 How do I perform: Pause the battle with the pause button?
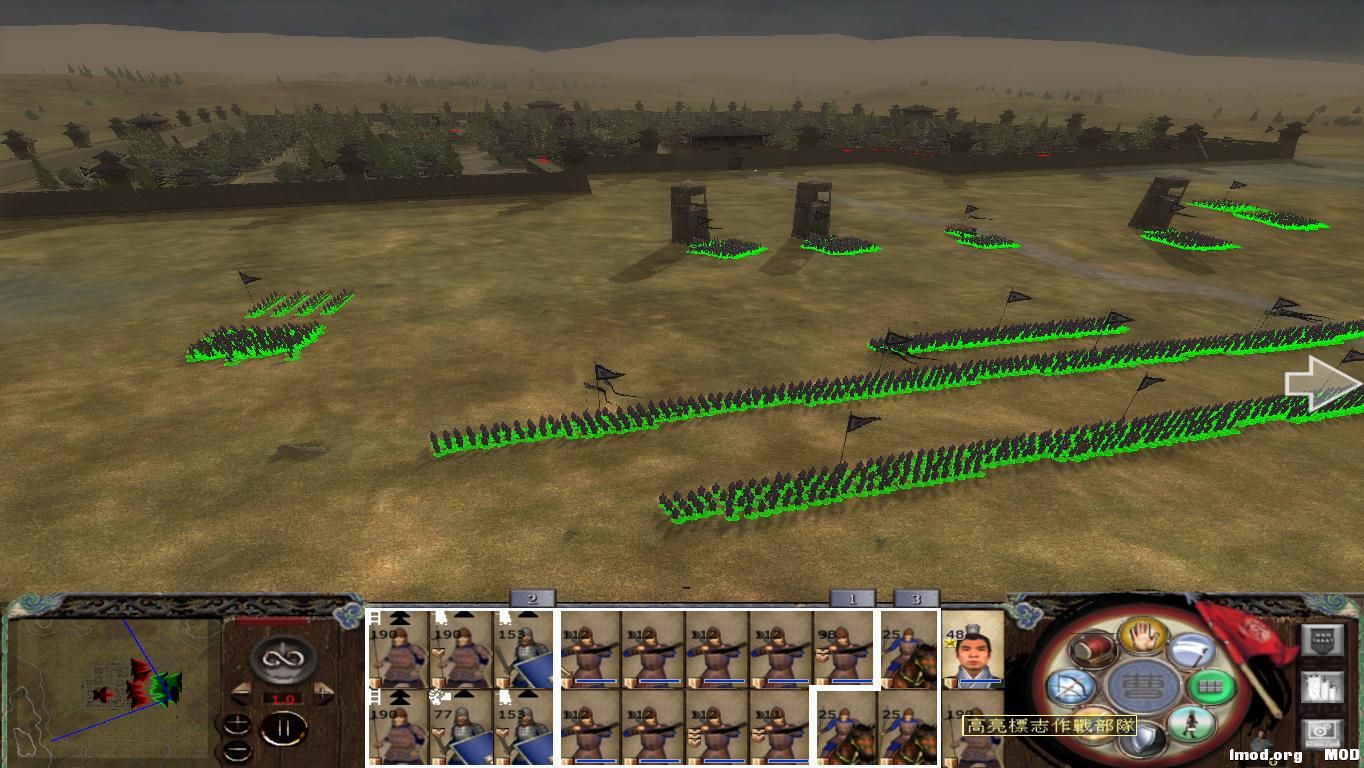286,727
